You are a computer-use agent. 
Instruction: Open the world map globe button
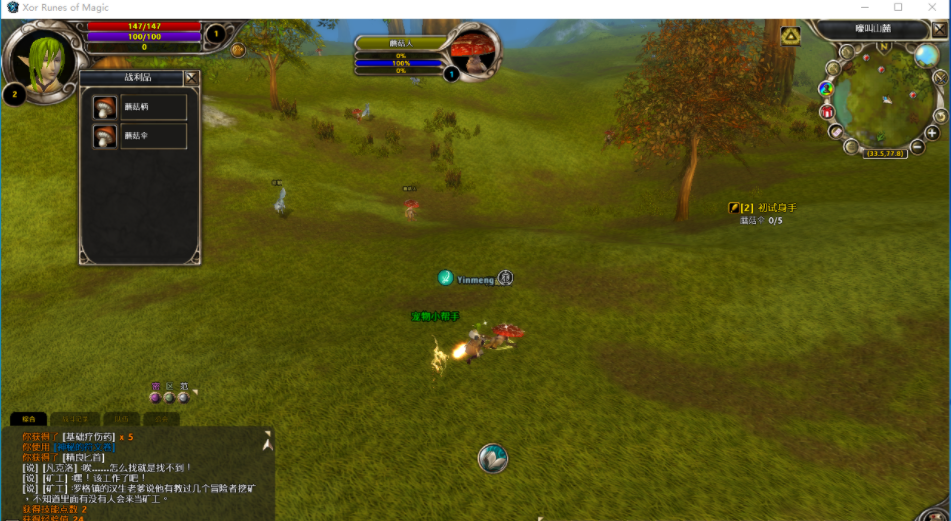926,56
